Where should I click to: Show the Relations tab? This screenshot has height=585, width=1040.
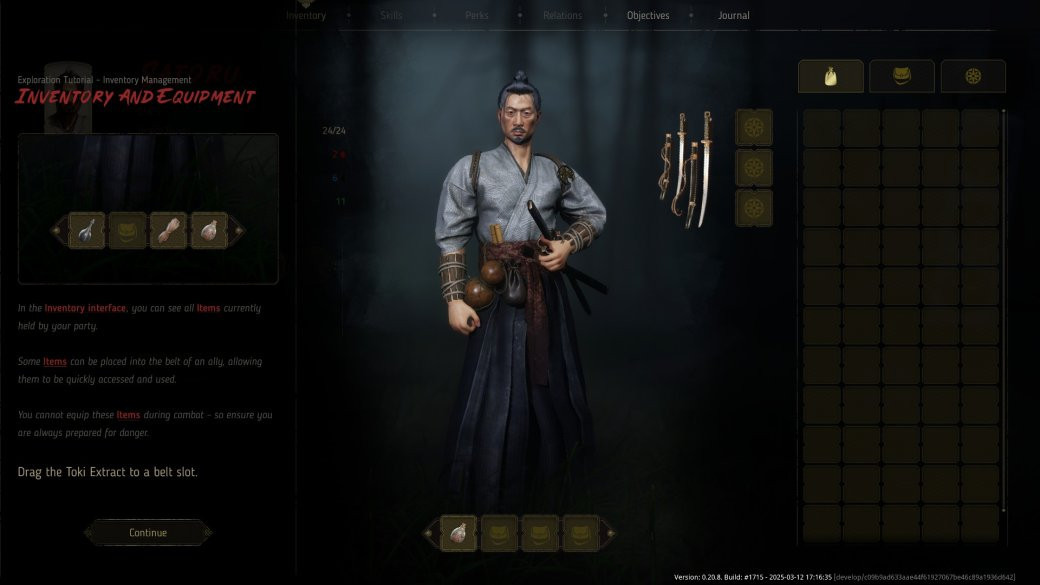563,16
